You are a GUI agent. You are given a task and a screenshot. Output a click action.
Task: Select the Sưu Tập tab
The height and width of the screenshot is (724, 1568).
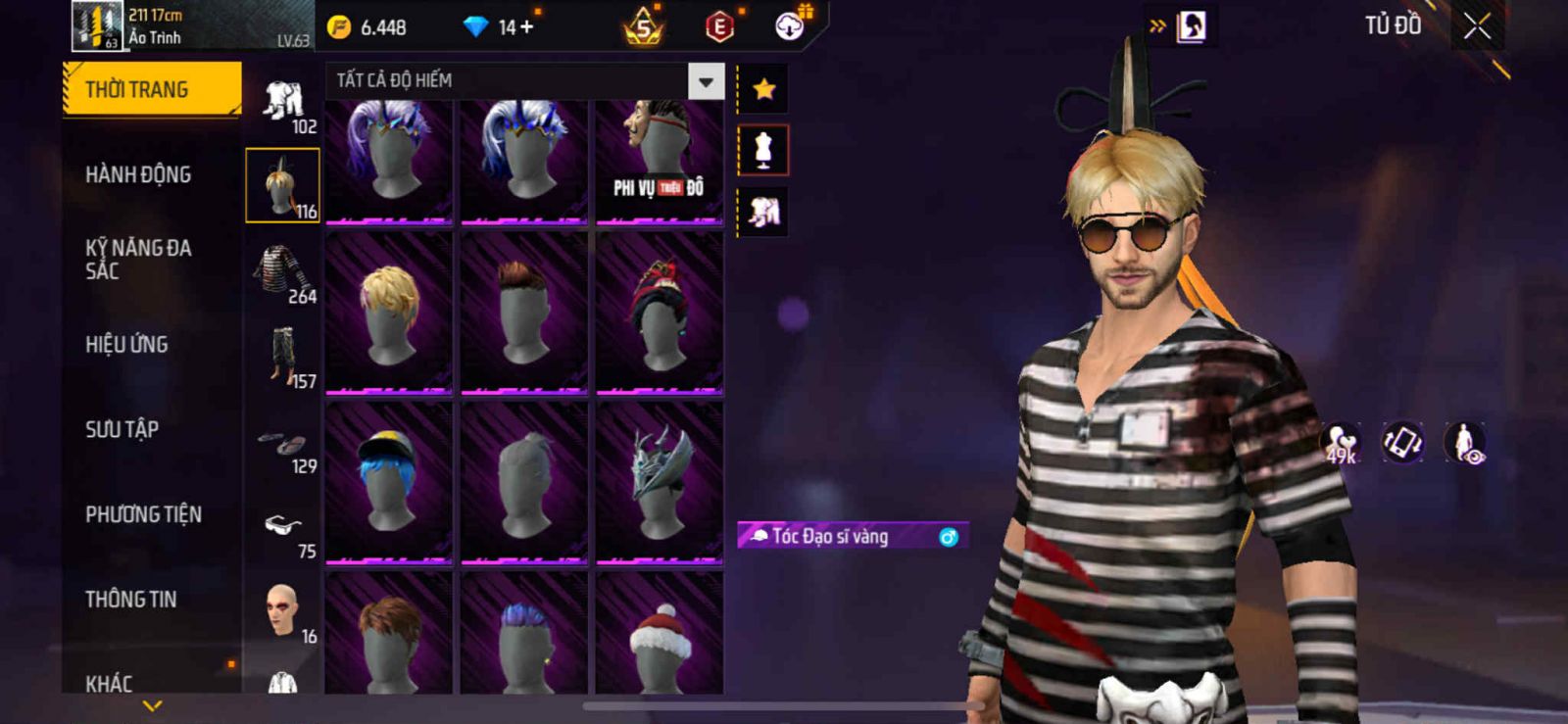point(122,429)
